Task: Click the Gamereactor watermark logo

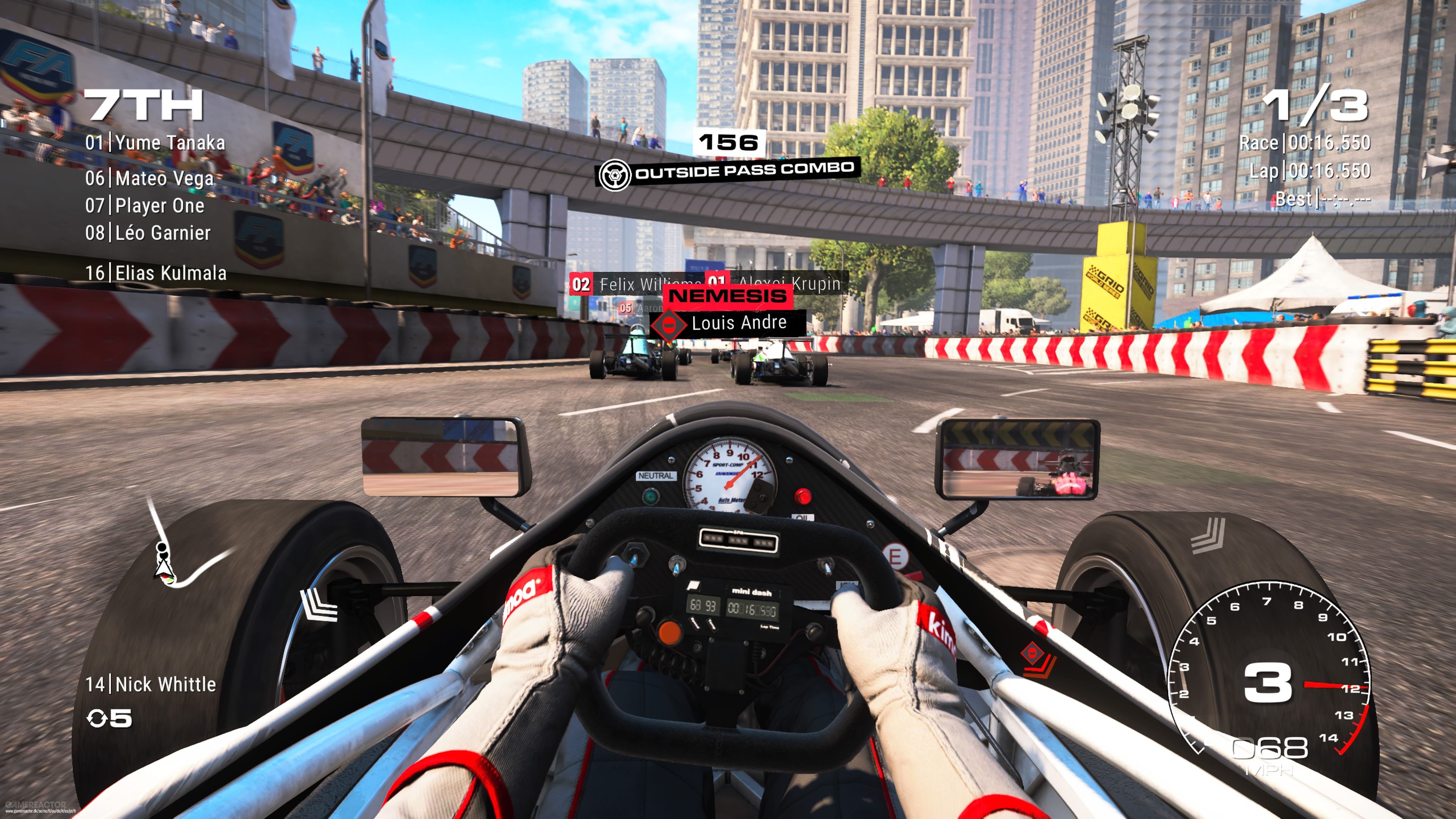Action: [35, 804]
